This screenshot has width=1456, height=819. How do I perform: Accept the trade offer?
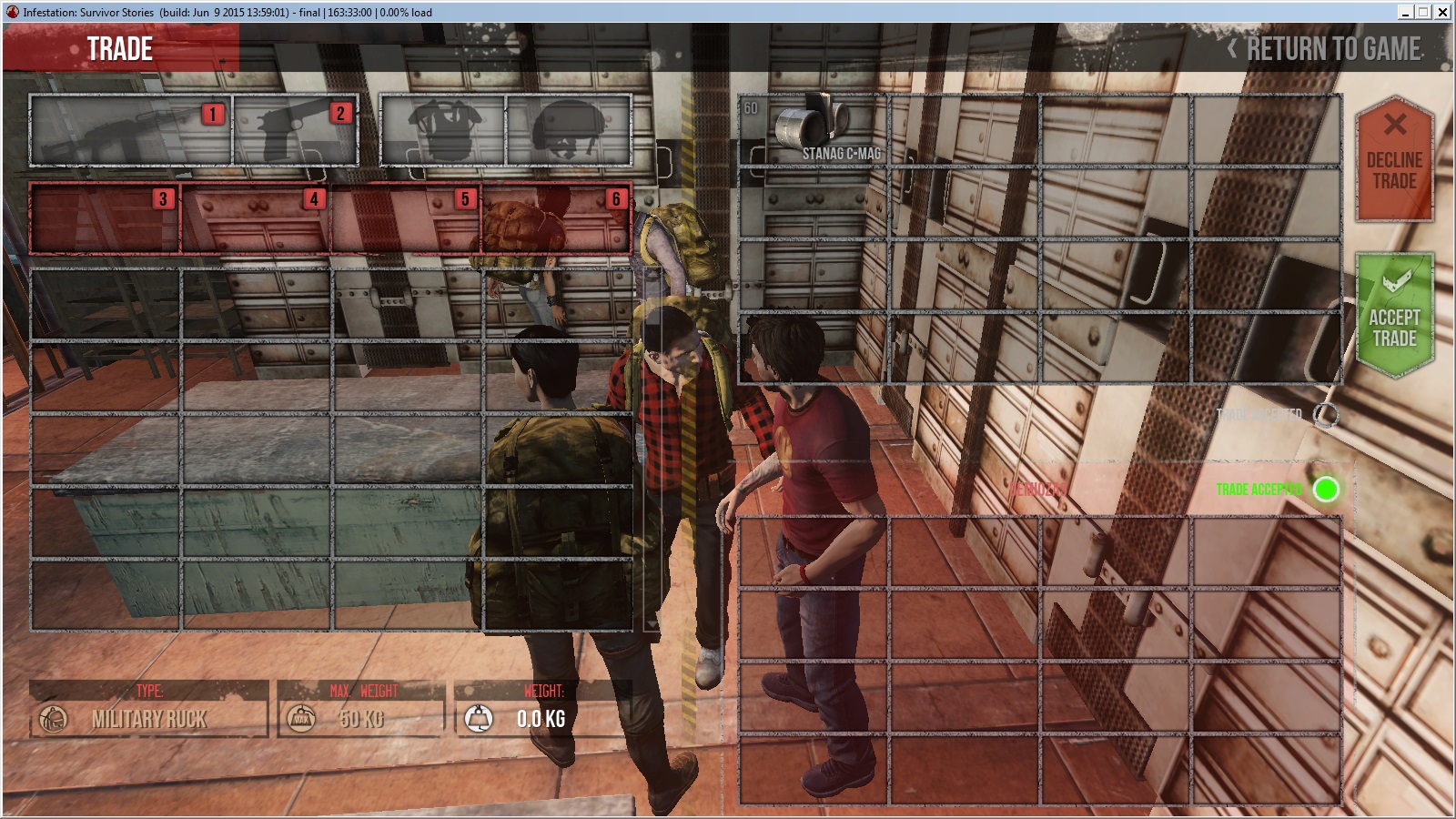pyautogui.click(x=1394, y=314)
